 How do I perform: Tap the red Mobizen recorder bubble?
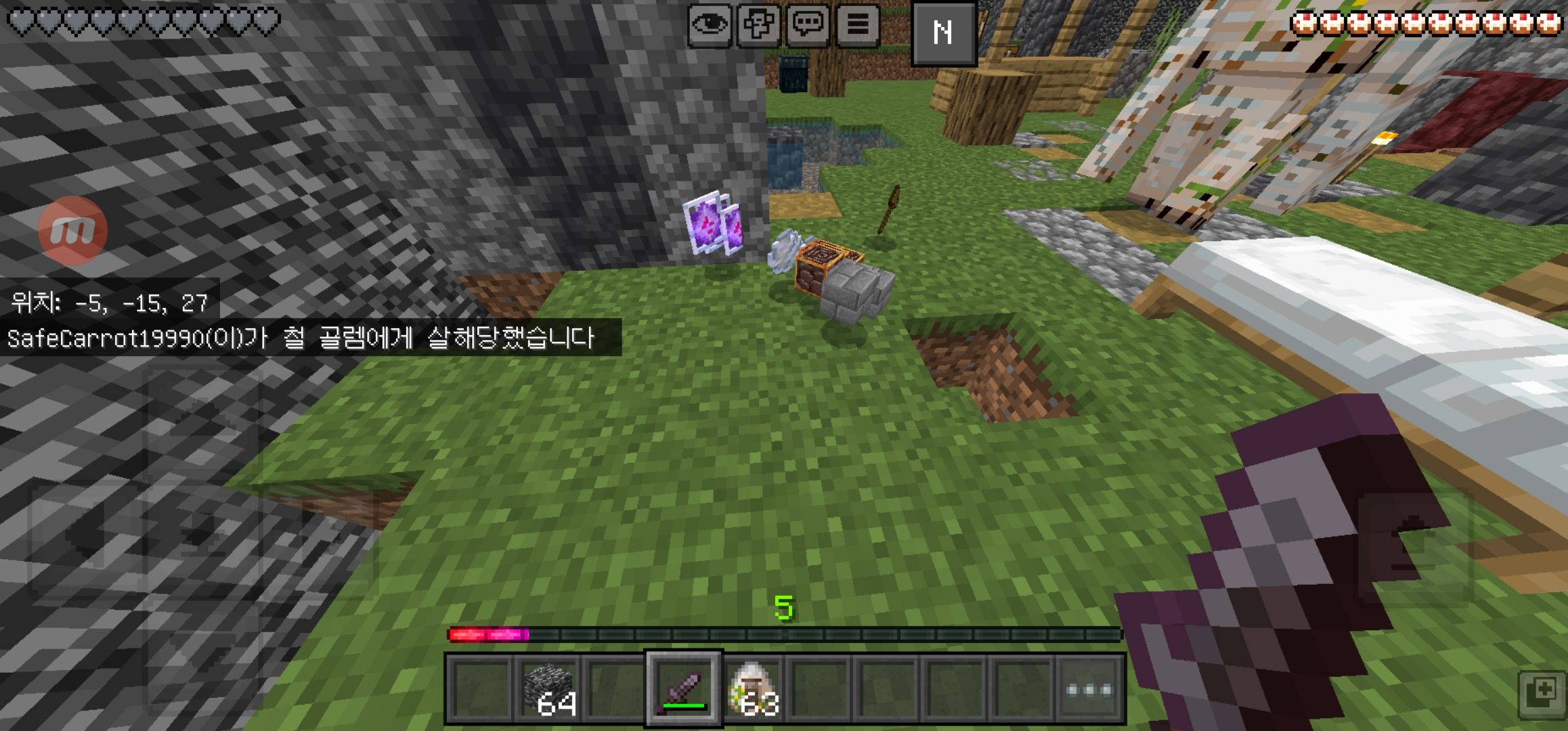click(x=72, y=230)
